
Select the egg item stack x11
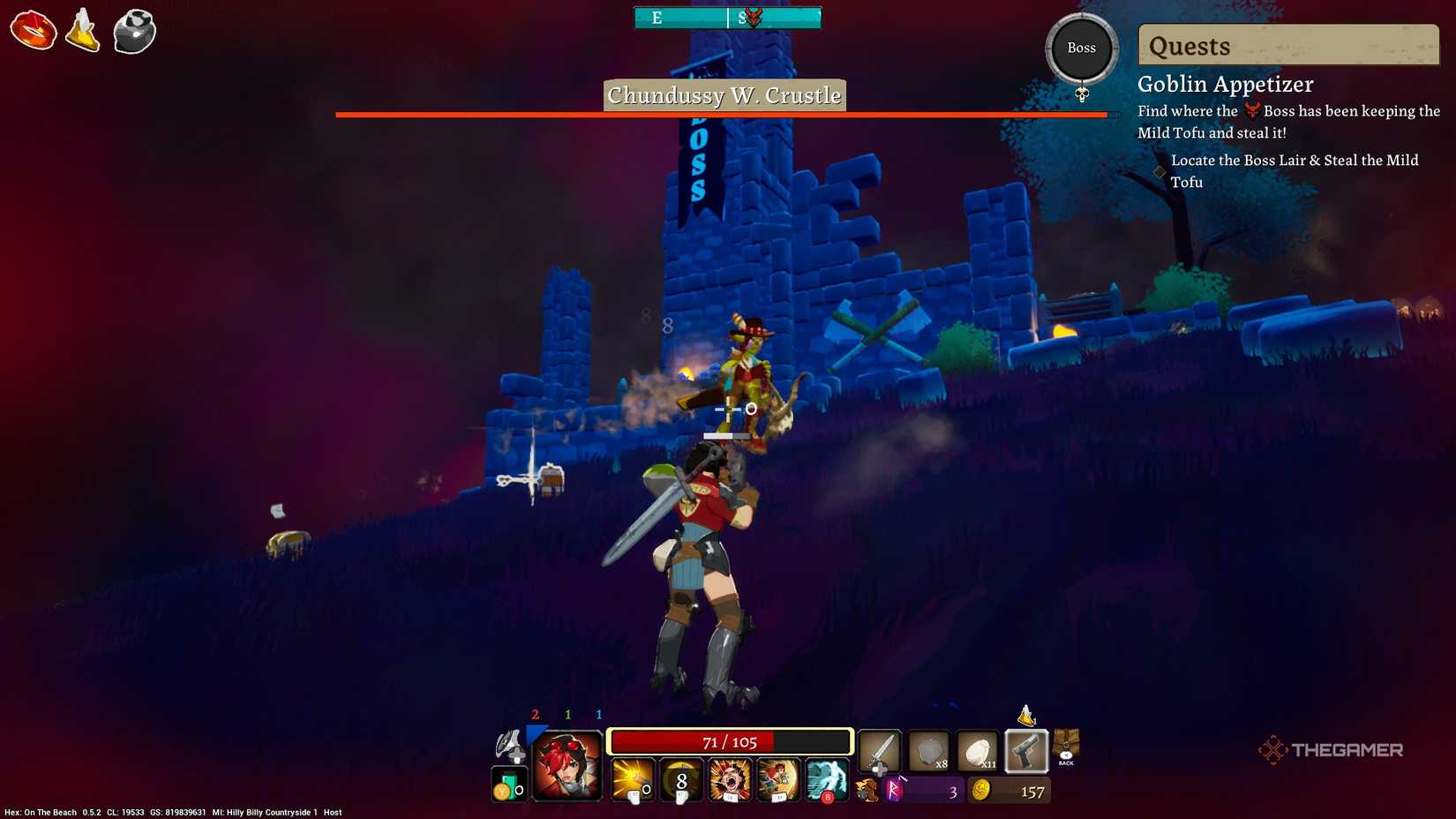coord(979,751)
